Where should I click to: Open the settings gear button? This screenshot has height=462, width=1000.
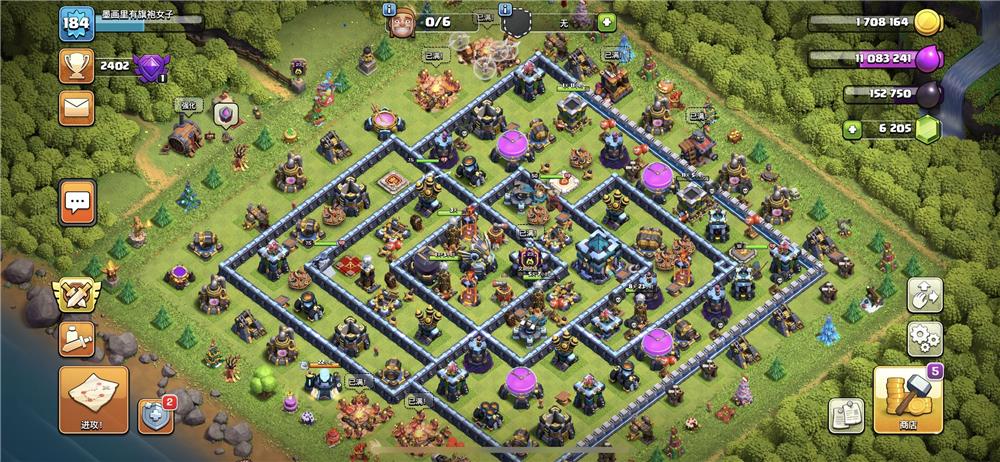(x=925, y=337)
